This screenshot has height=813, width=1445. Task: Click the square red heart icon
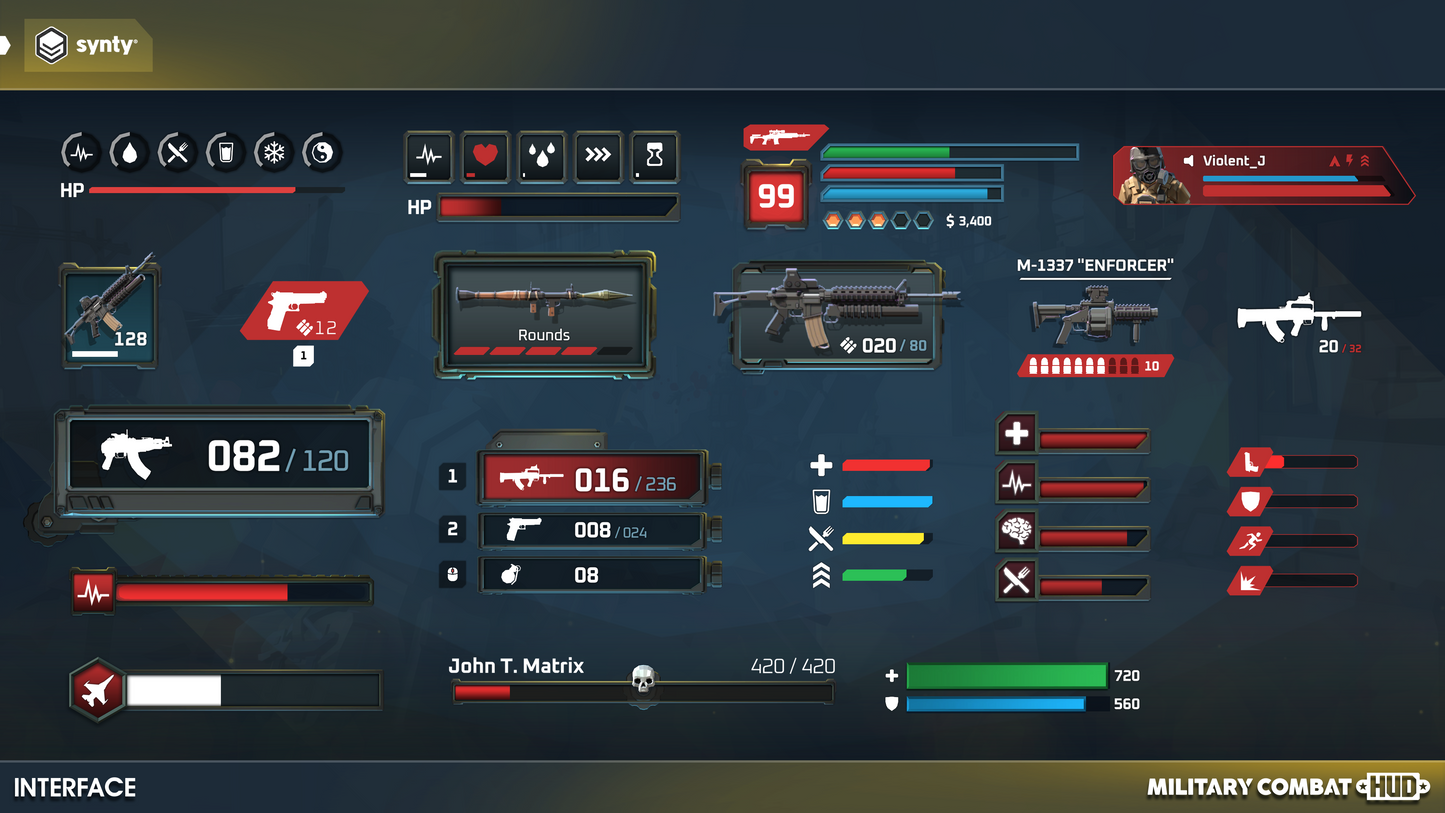point(485,156)
